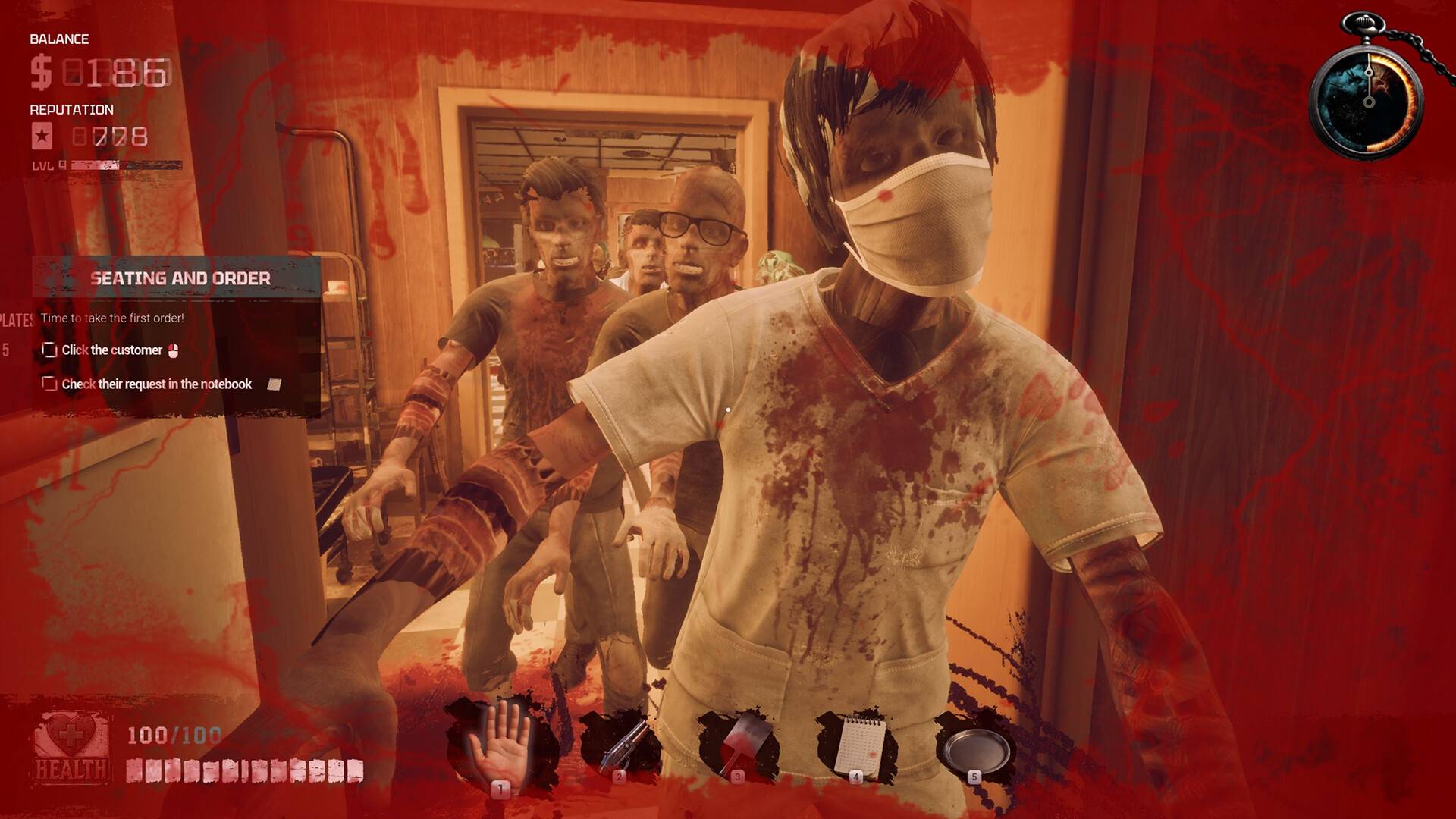Click the 'Time to take the first order!' text

point(112,319)
